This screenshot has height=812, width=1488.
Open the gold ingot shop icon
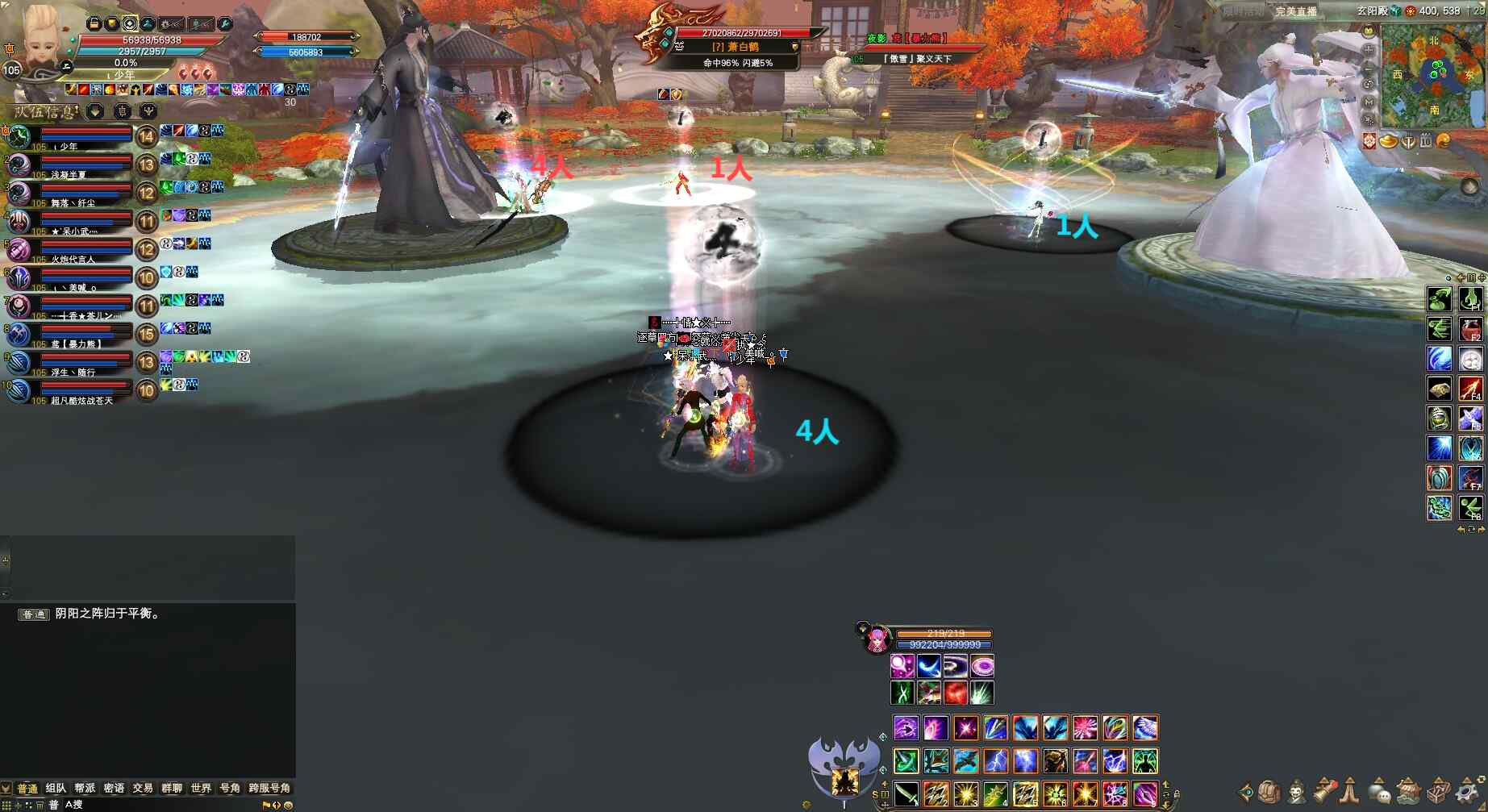point(1389,141)
